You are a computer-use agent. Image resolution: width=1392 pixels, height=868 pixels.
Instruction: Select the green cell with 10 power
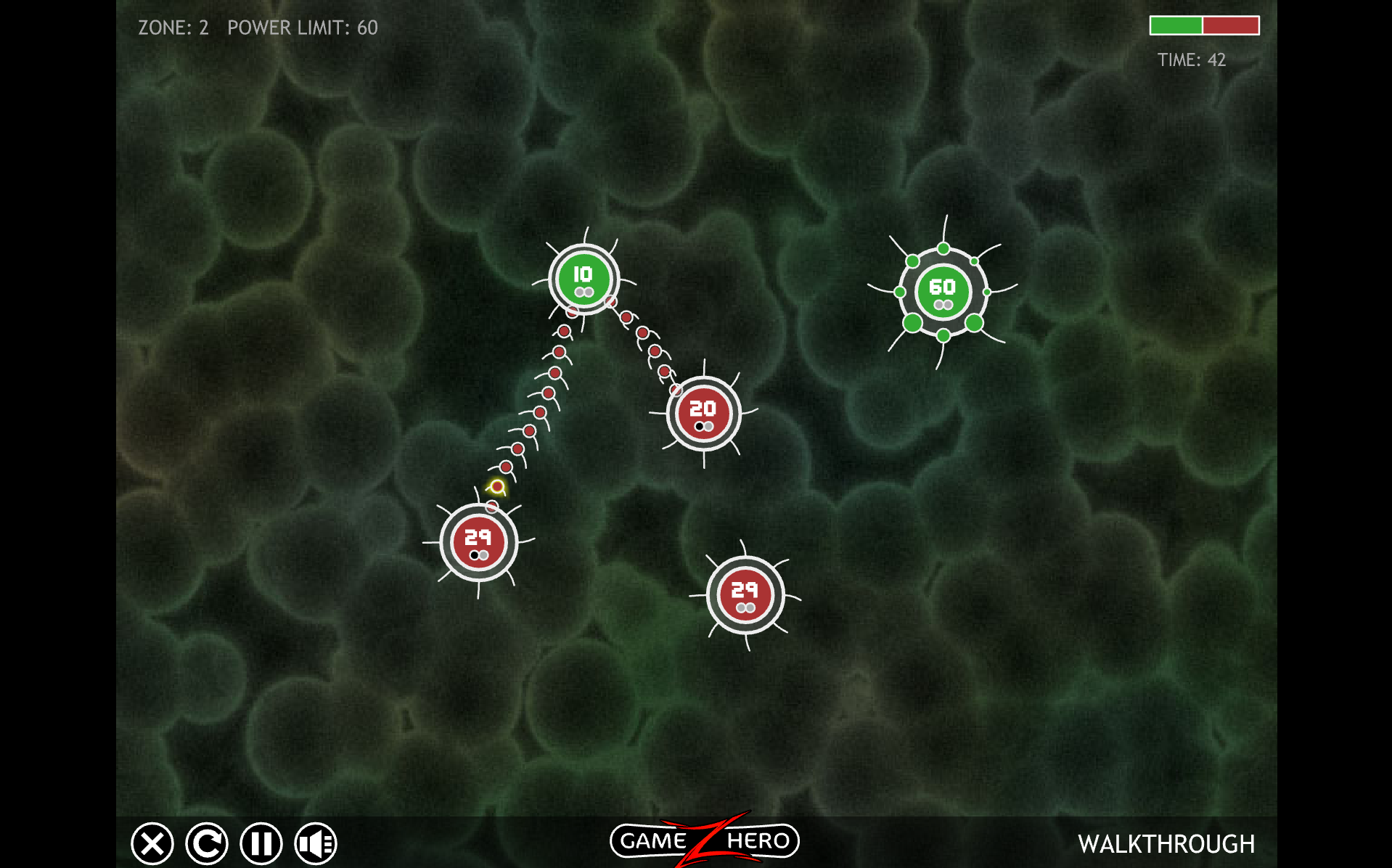coord(584,279)
